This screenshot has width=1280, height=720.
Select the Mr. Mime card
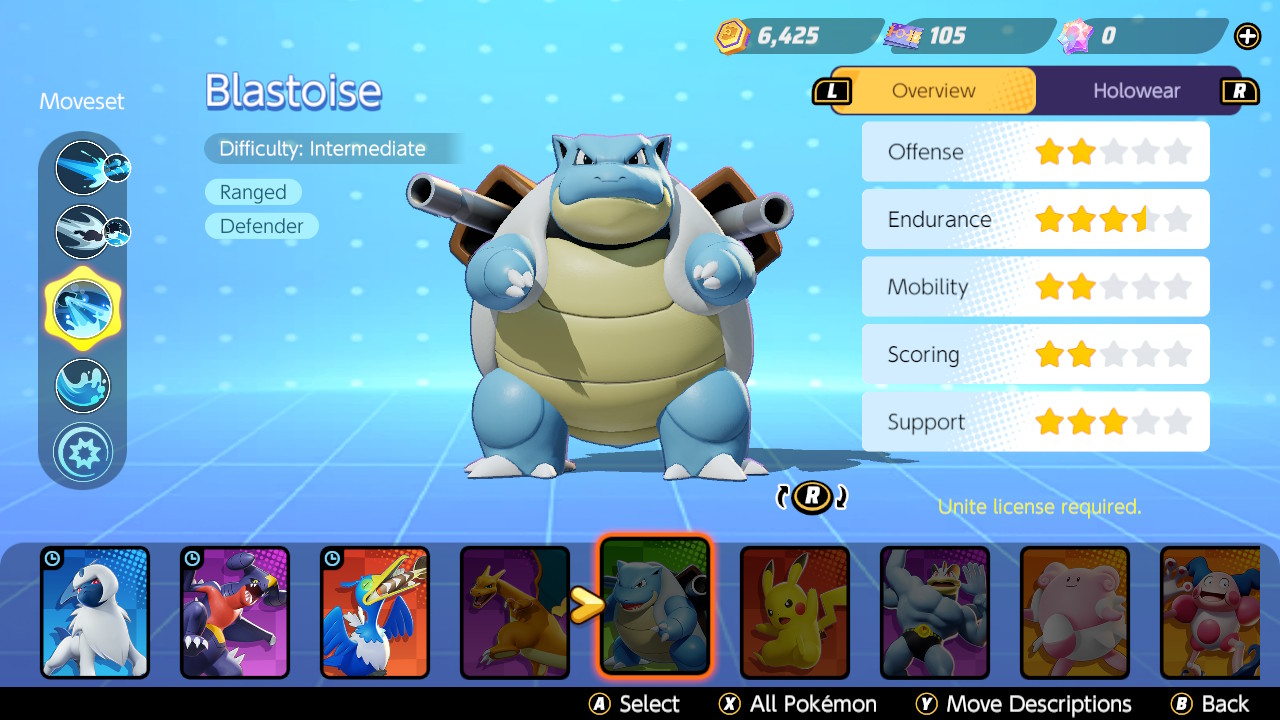point(1210,611)
